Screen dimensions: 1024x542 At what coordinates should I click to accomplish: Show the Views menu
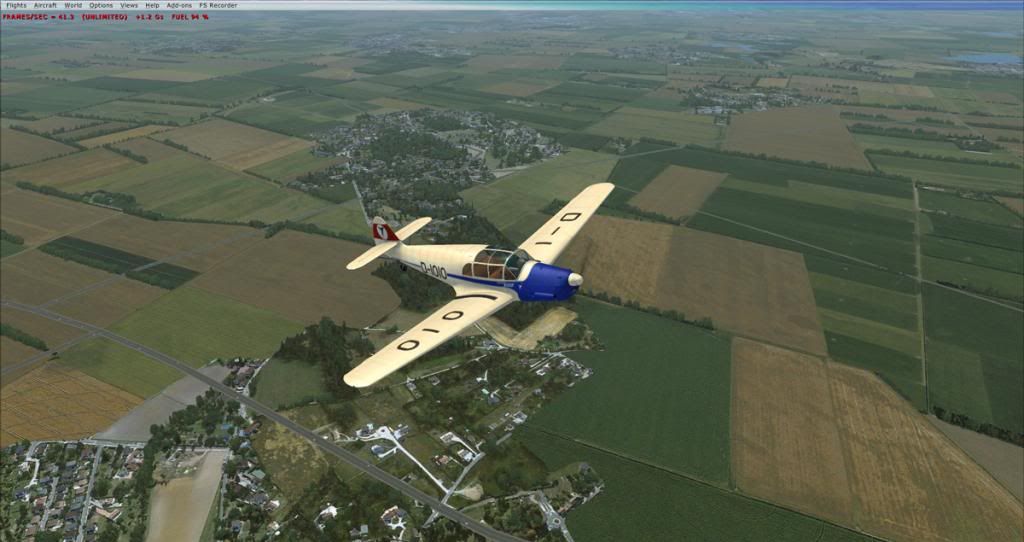tap(129, 5)
